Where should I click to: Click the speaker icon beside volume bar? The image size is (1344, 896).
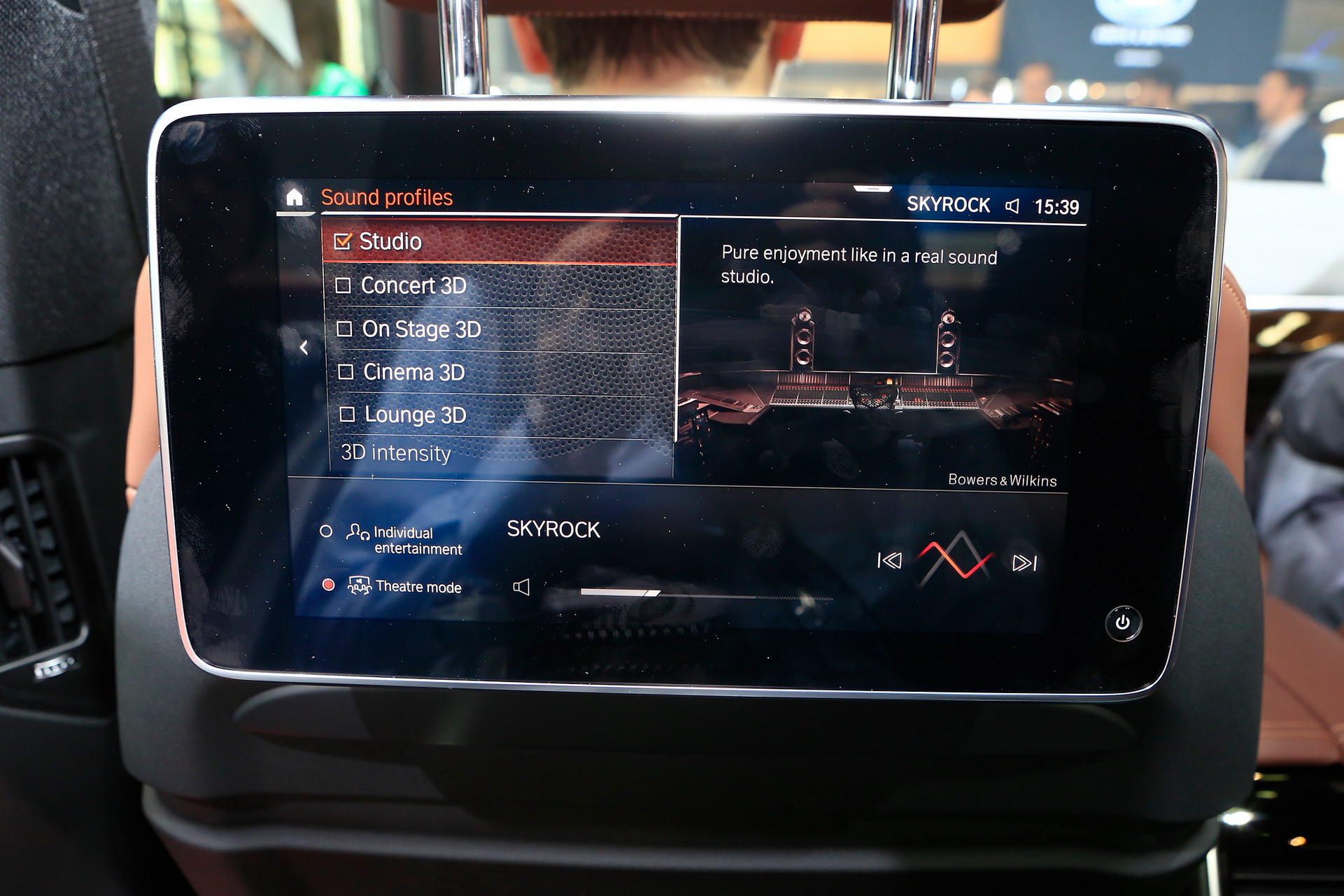521,587
